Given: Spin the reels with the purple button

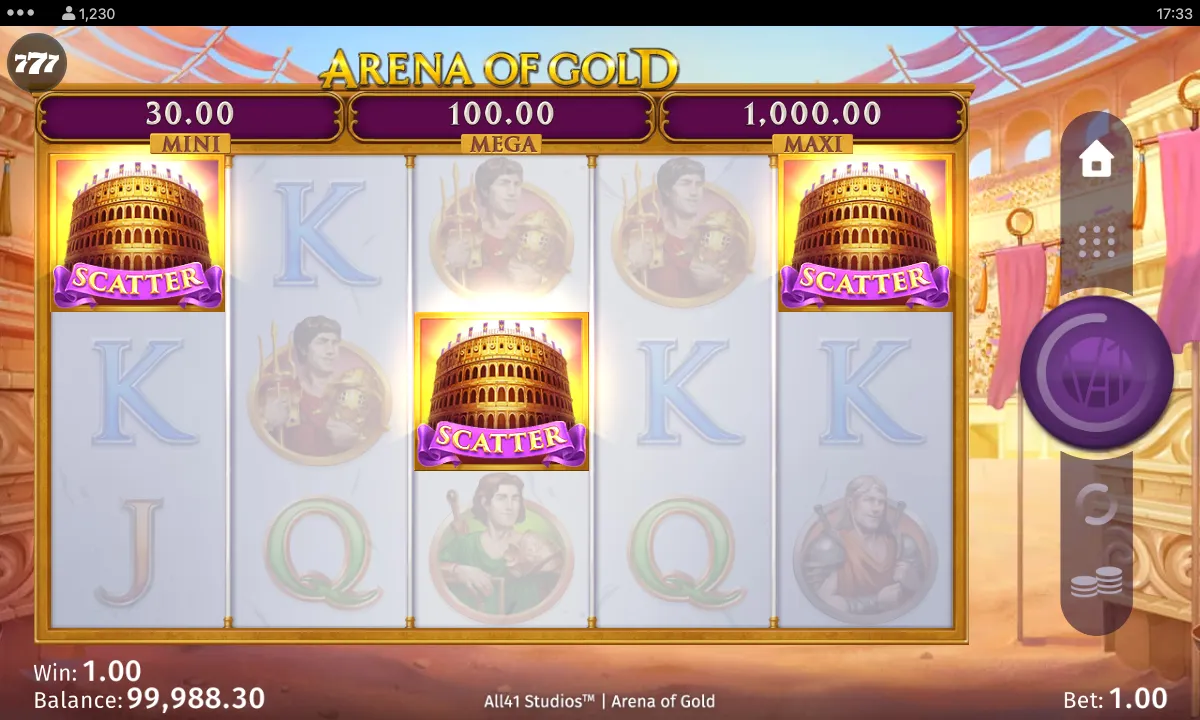Looking at the screenshot, I should tap(1096, 372).
